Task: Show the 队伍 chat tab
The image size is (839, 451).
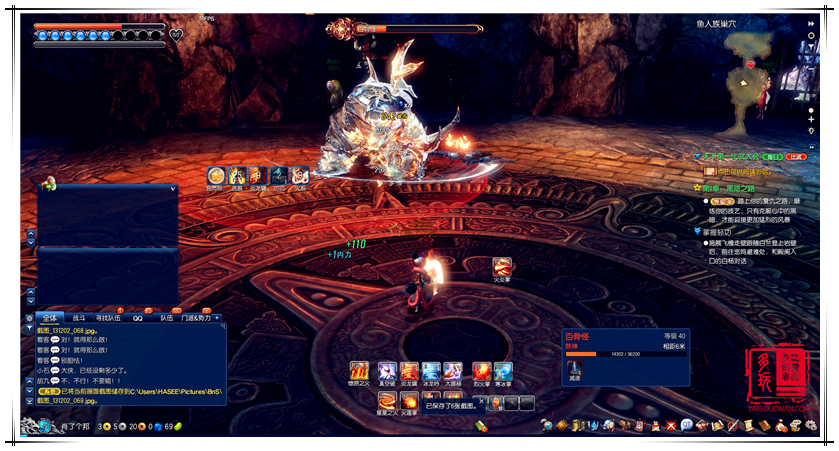Action: pyautogui.click(x=166, y=317)
